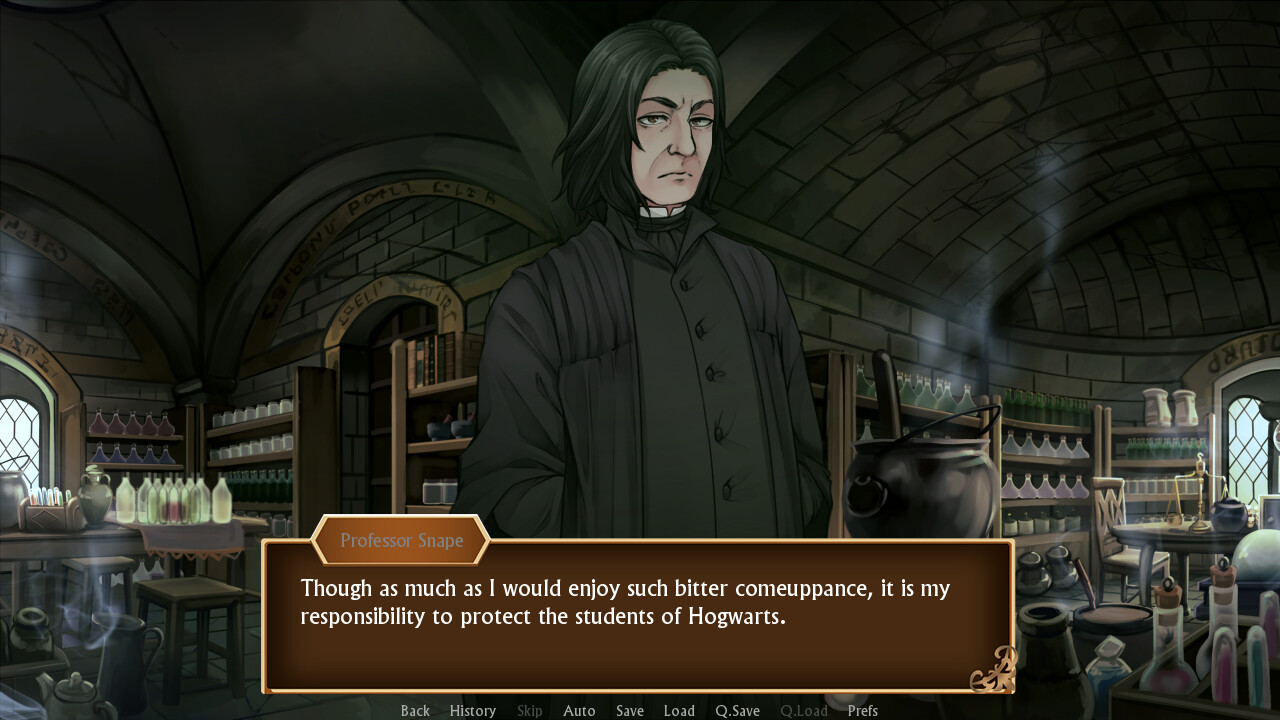Click Back to rewind the dialogue
Image resolution: width=1280 pixels, height=720 pixels.
pos(415,710)
